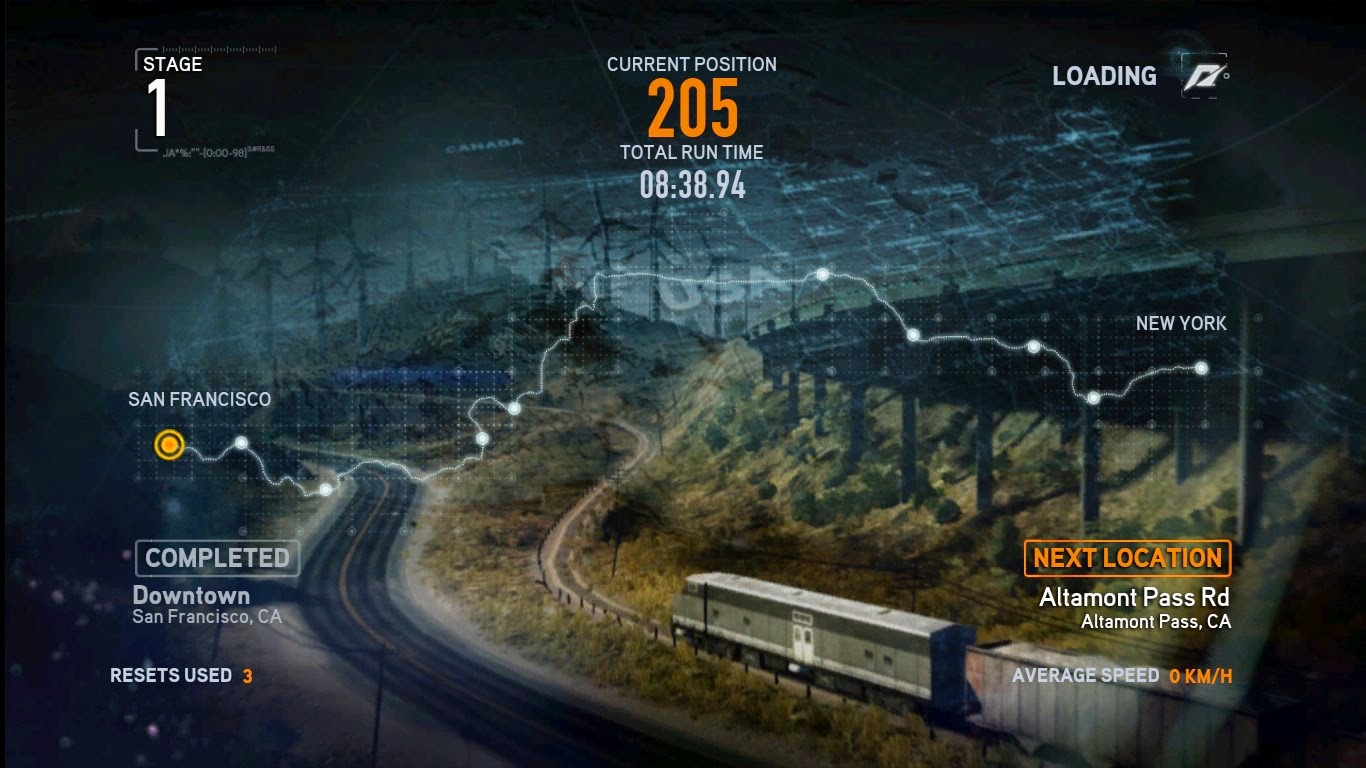Screen dimensions: 1366x768
Task: Select the yellow San Francisco start marker
Action: (x=167, y=446)
